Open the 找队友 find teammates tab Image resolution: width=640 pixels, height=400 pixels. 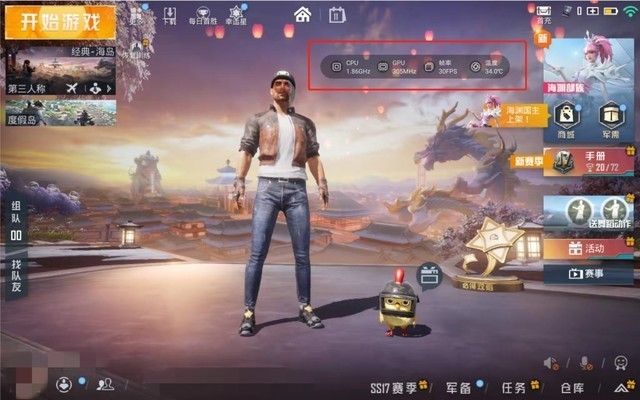[16, 271]
